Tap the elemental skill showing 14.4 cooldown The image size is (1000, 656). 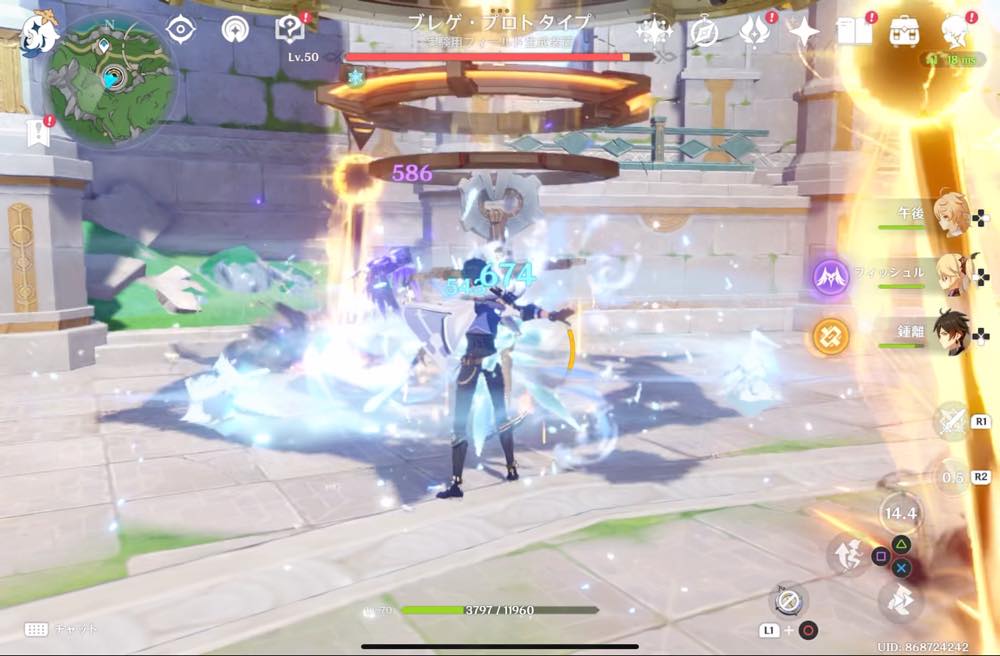[901, 514]
